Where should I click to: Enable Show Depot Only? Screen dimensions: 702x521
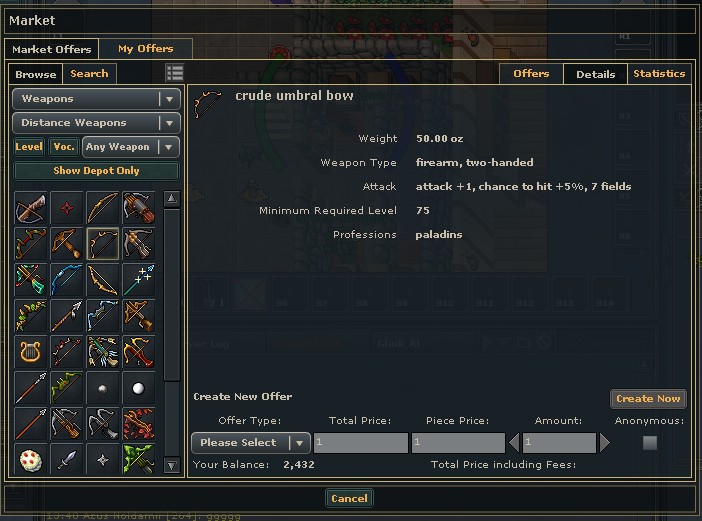(x=96, y=171)
